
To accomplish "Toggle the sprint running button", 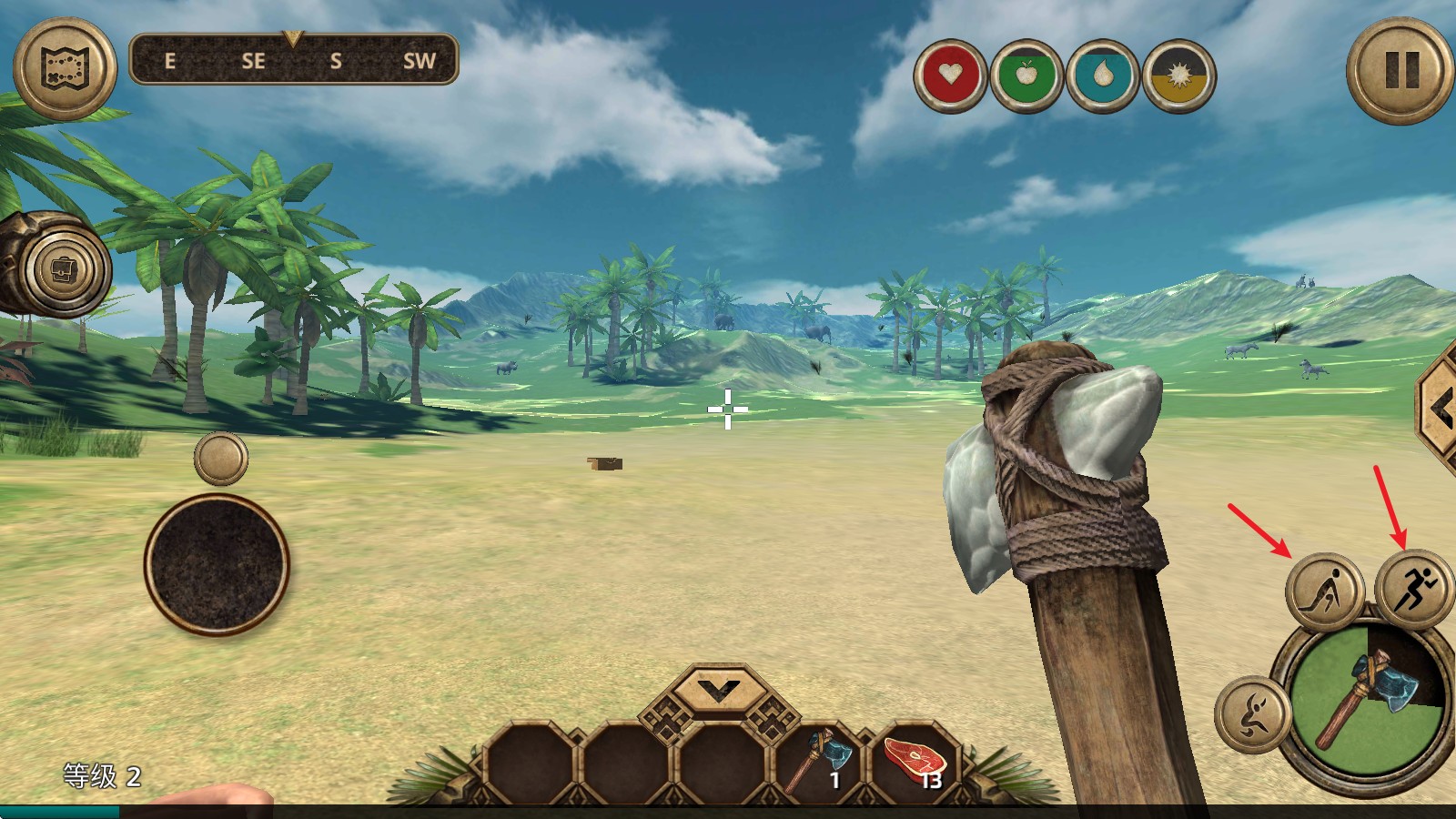I will pos(1413,587).
